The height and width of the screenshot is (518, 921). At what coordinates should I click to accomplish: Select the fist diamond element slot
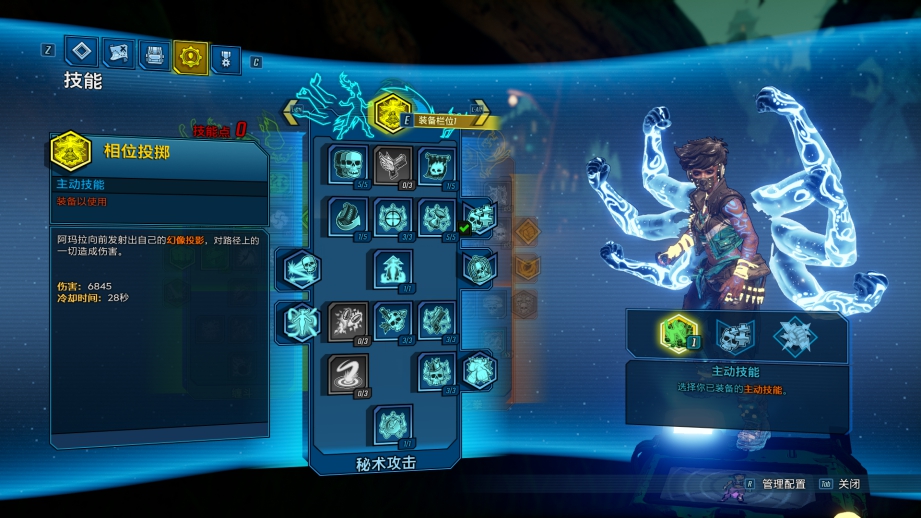794,335
